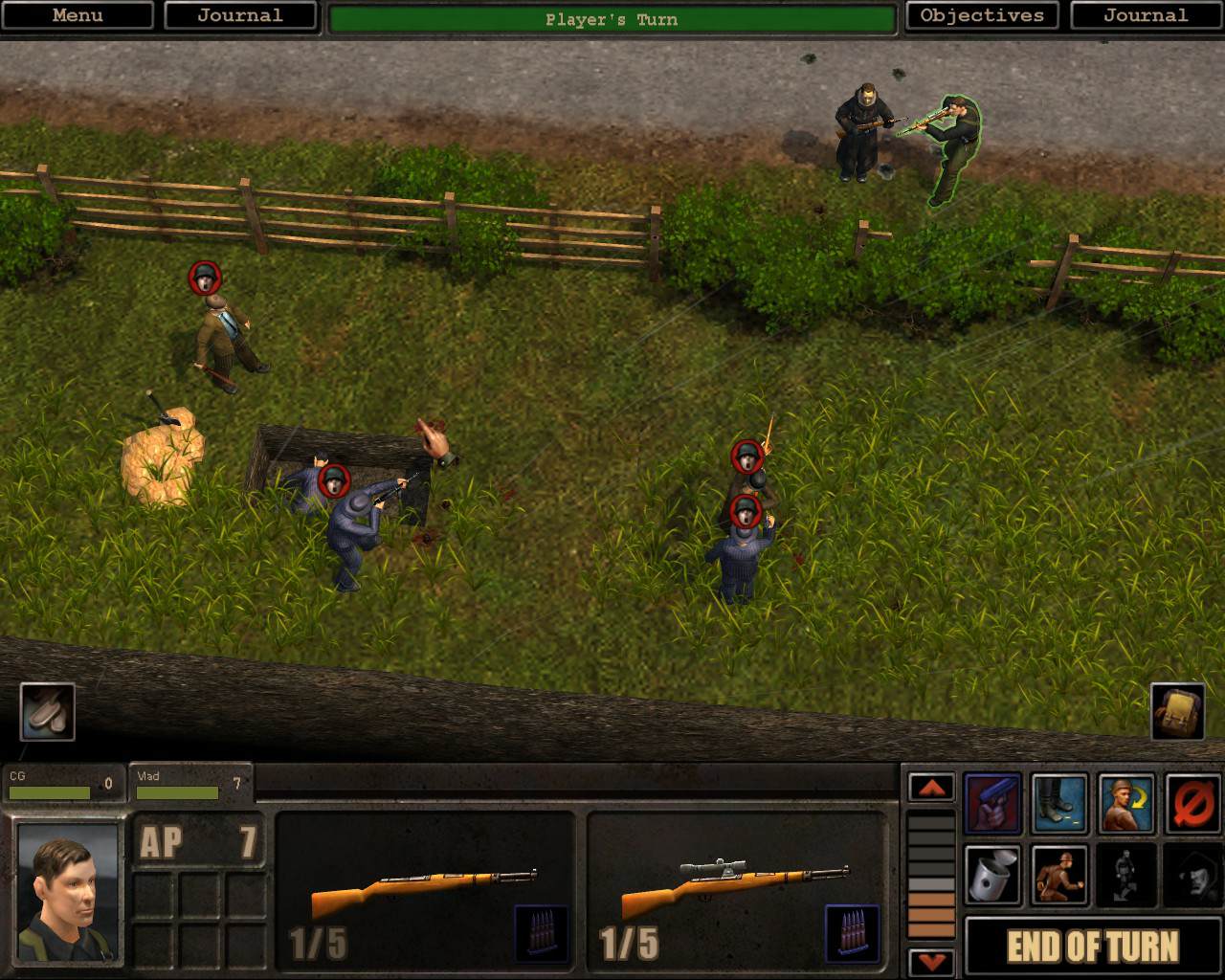Click the END OF TURN button
The width and height of the screenshot is (1225, 980).
tap(1092, 947)
